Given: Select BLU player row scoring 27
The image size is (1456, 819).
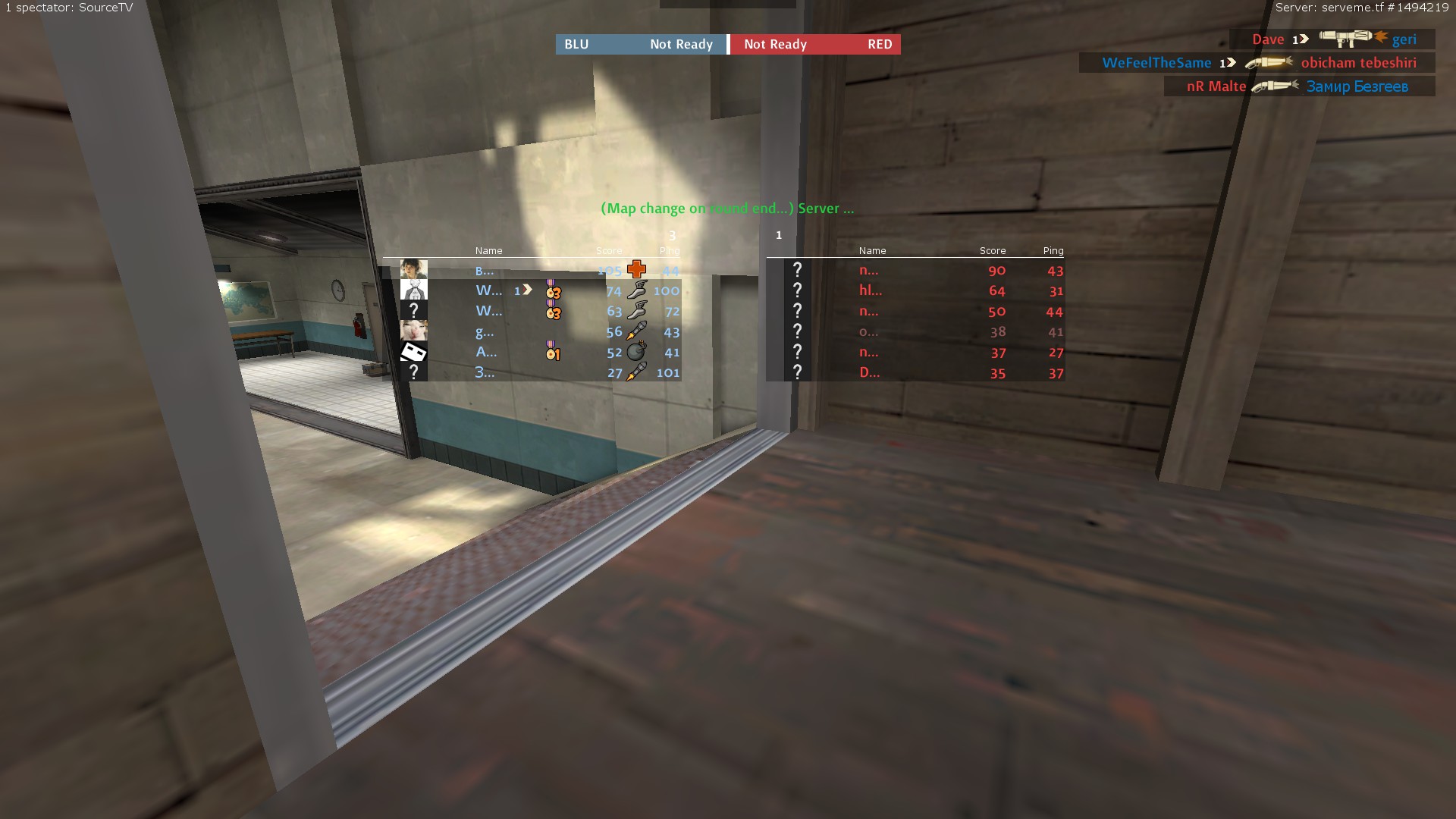Looking at the screenshot, I should (x=540, y=372).
